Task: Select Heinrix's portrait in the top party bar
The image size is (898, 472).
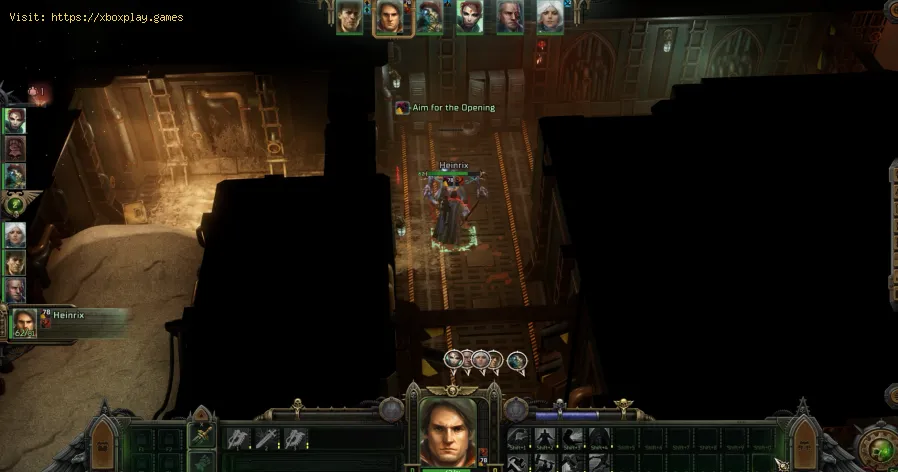Action: (x=389, y=17)
